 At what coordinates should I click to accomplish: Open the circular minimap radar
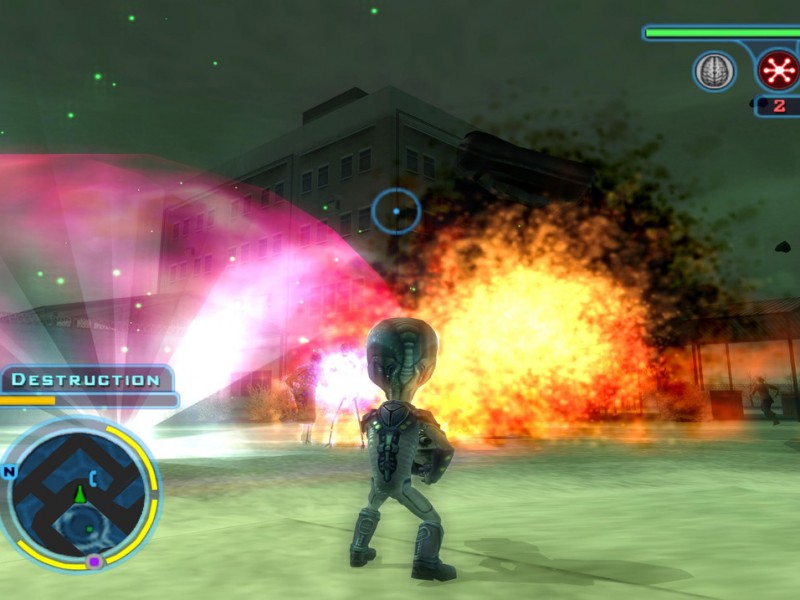coord(81,494)
